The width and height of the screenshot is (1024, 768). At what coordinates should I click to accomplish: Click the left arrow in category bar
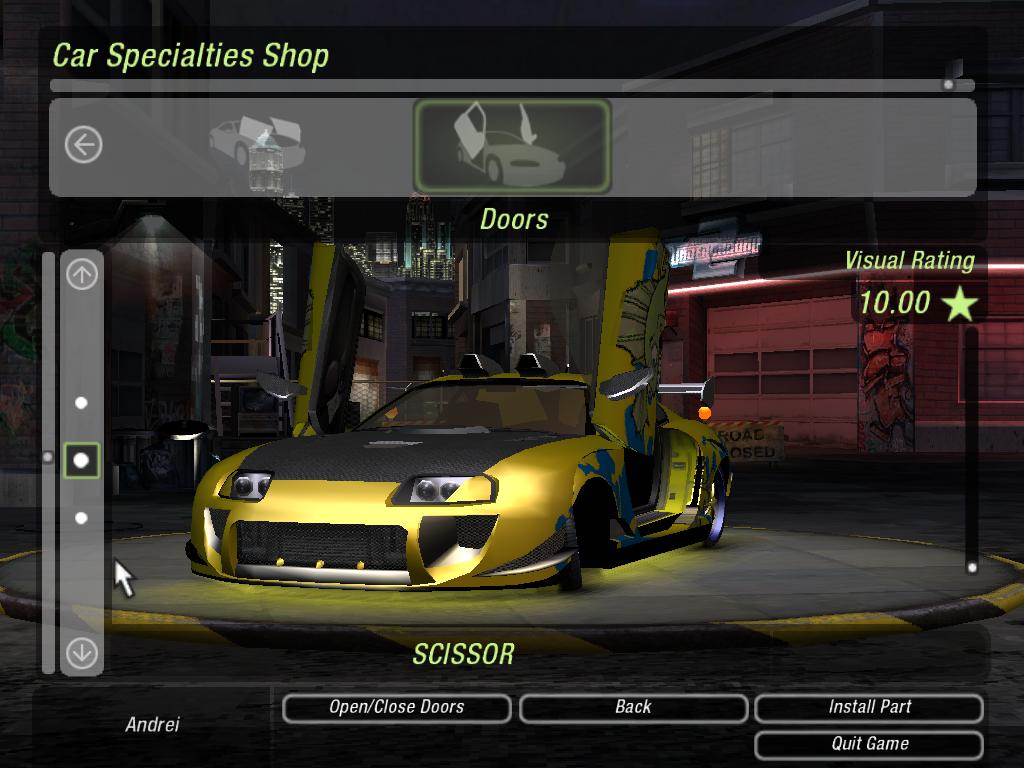(x=83, y=145)
